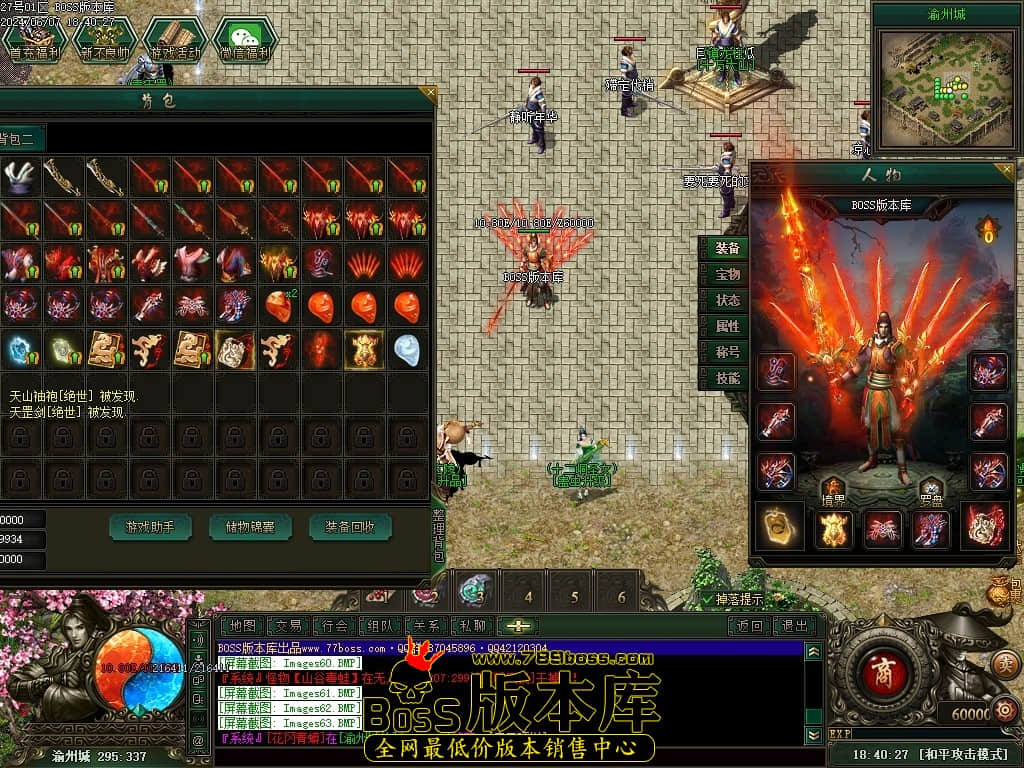Click the 交易 trade button
The width and height of the screenshot is (1024, 768).
[289, 626]
